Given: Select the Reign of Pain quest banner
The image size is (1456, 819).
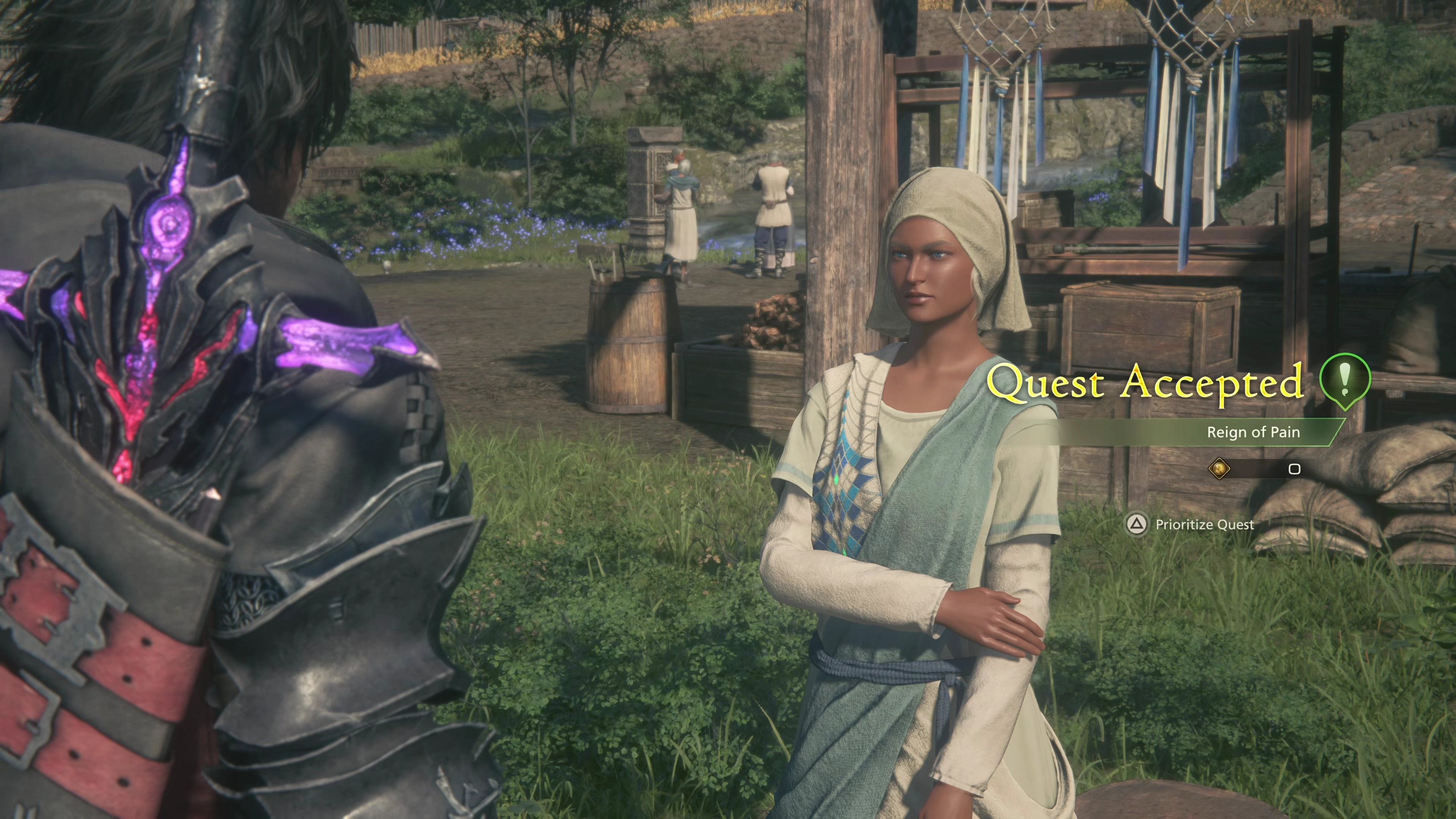Looking at the screenshot, I should [1252, 432].
